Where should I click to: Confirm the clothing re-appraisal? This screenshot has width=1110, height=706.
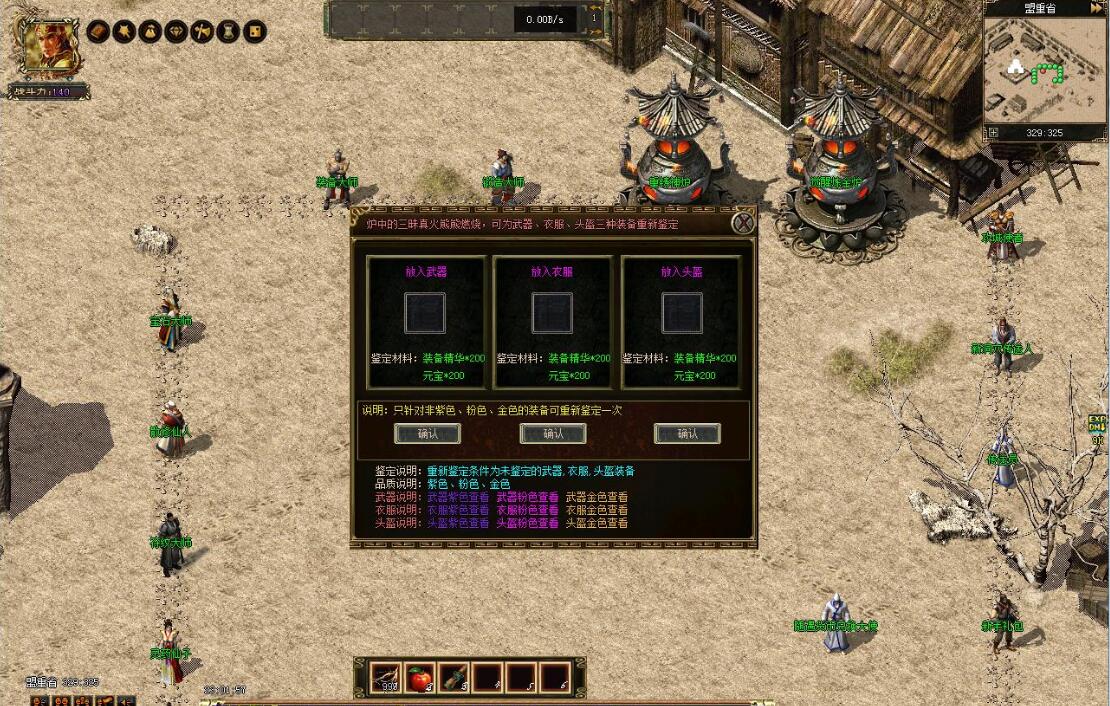pos(553,433)
